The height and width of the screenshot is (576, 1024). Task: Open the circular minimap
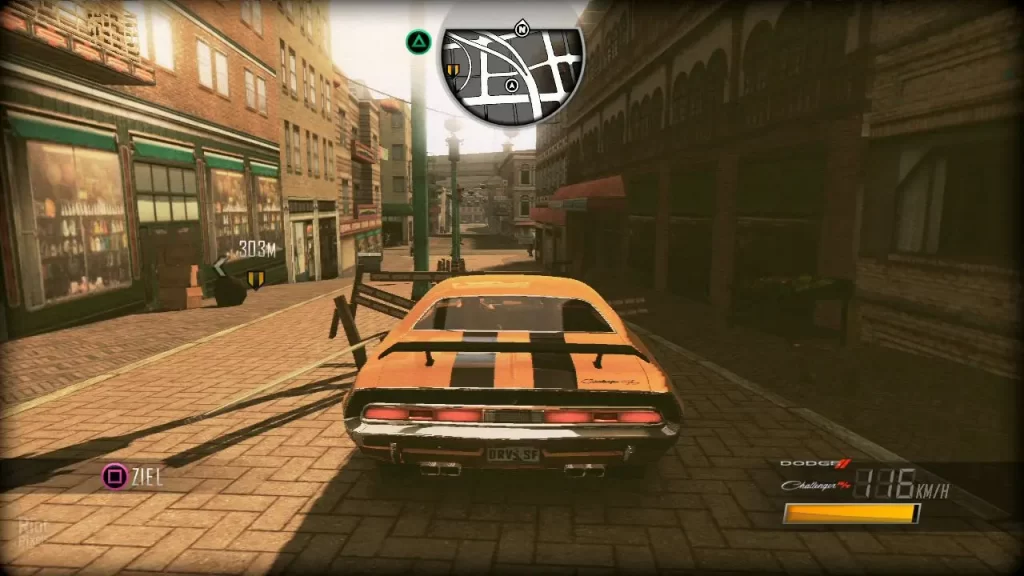[x=511, y=66]
